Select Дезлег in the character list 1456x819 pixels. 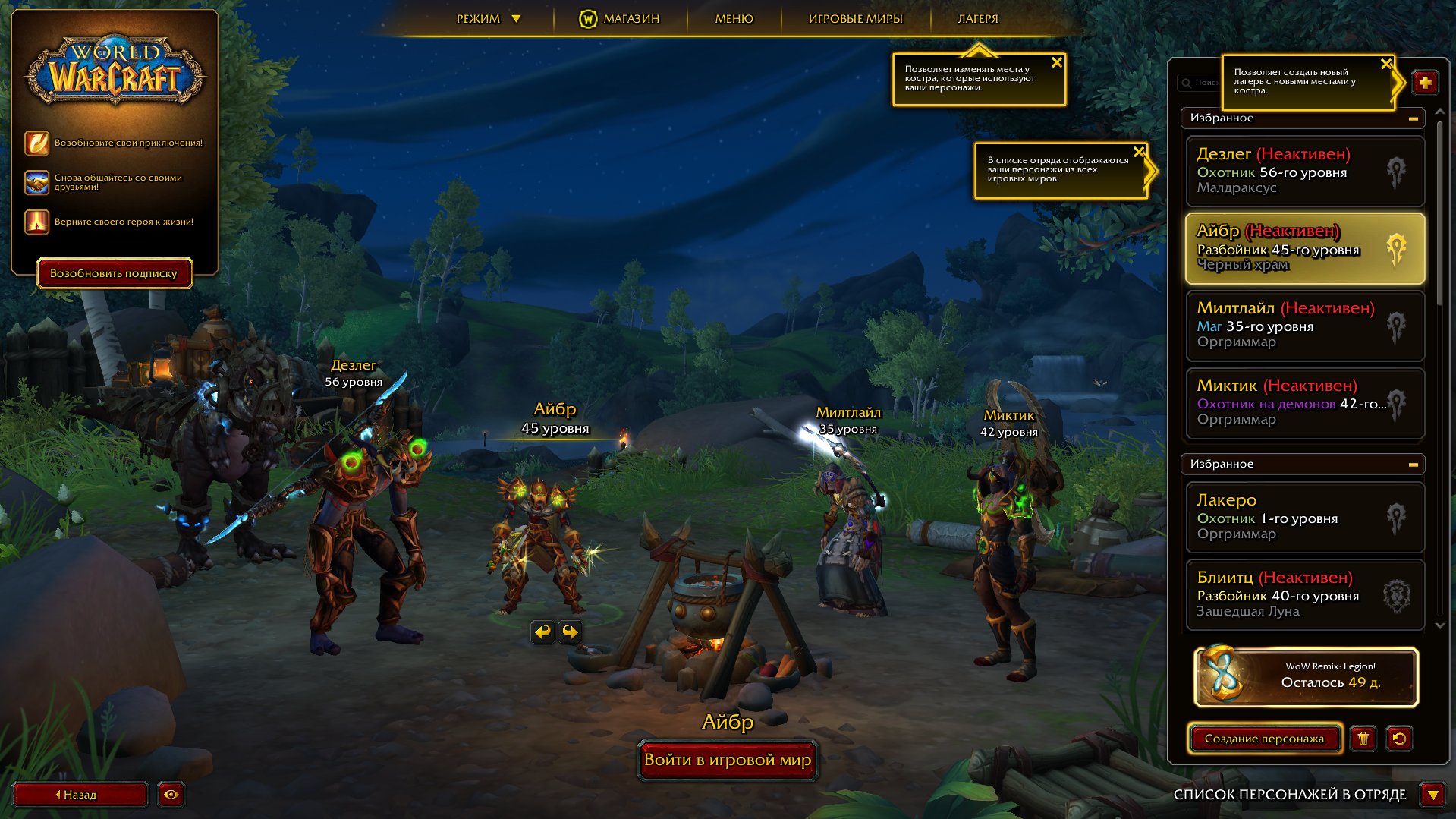click(x=1303, y=171)
